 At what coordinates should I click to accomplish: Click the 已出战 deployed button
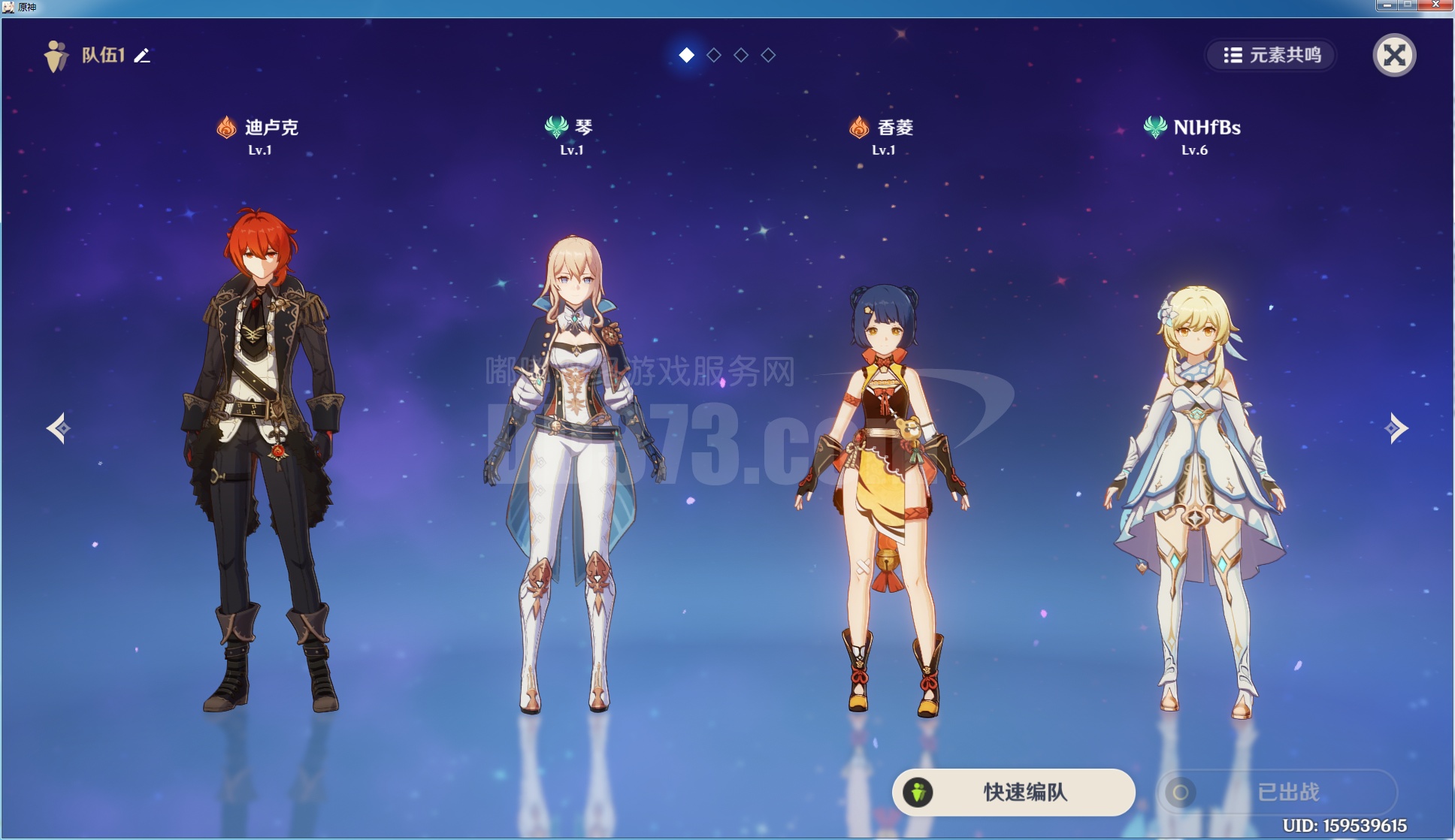point(1277,792)
